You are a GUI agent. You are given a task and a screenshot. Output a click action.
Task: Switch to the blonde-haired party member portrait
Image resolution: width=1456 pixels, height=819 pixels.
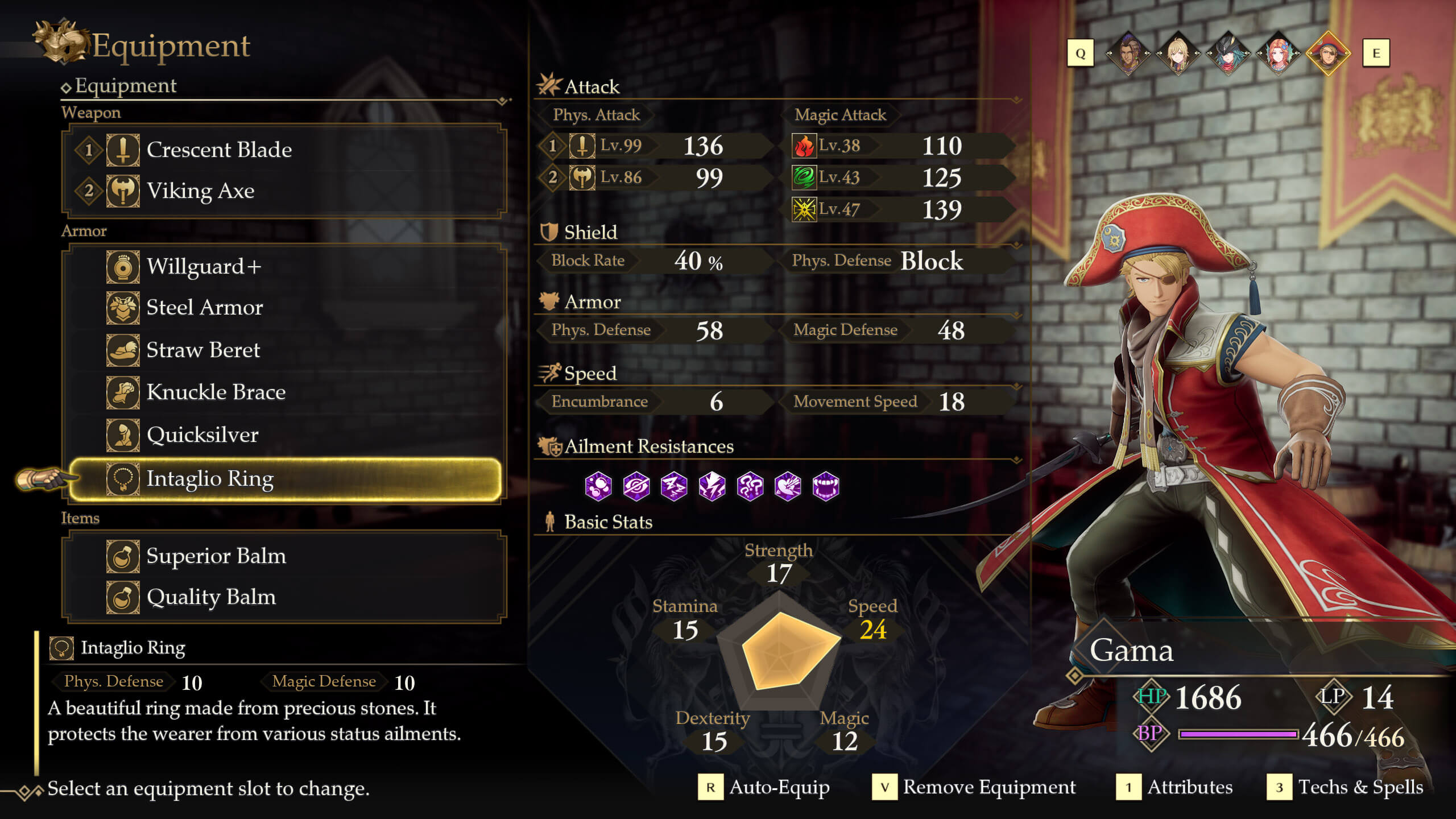coord(1178,53)
